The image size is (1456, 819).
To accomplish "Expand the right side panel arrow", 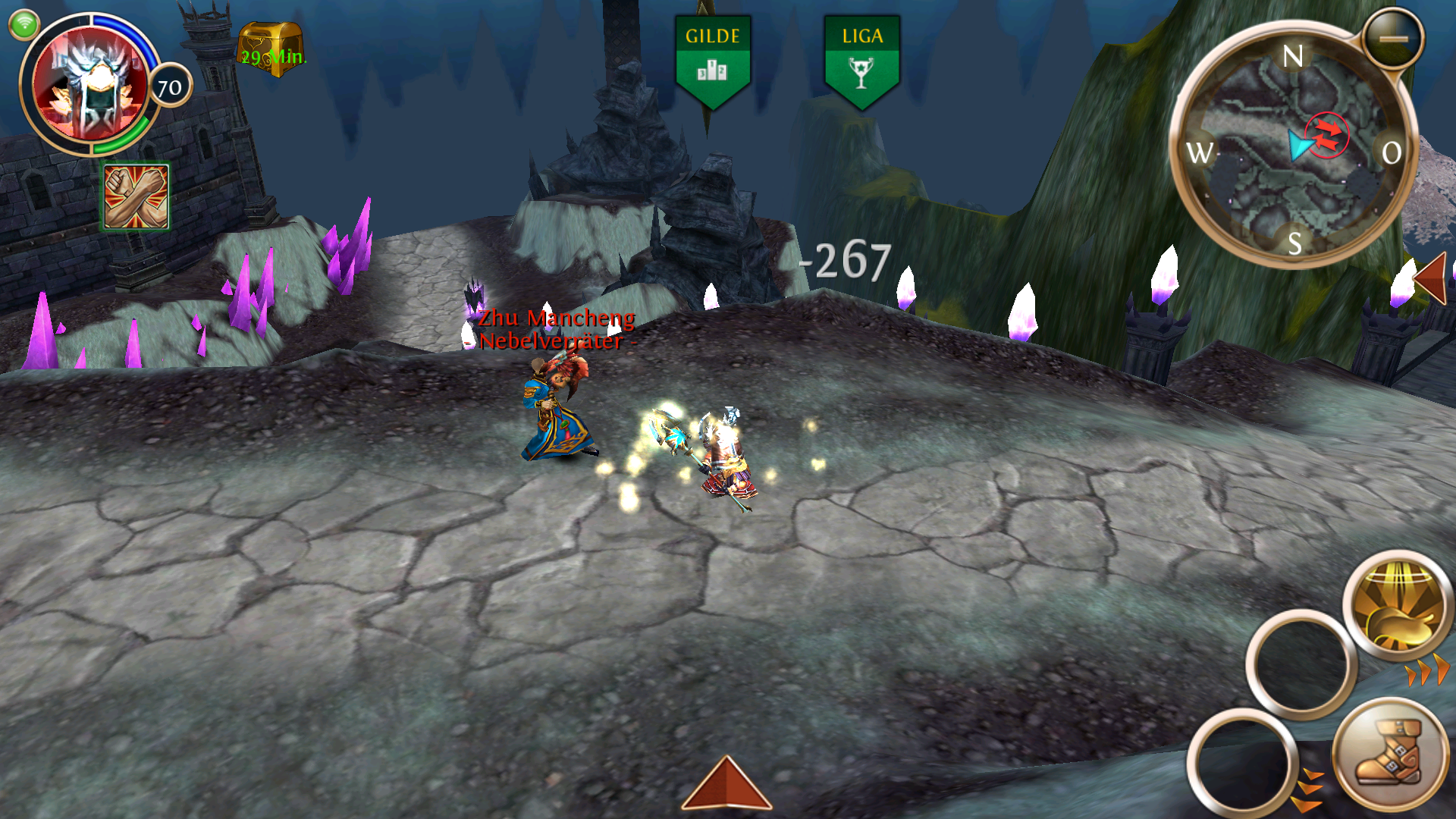I will click(x=1432, y=279).
